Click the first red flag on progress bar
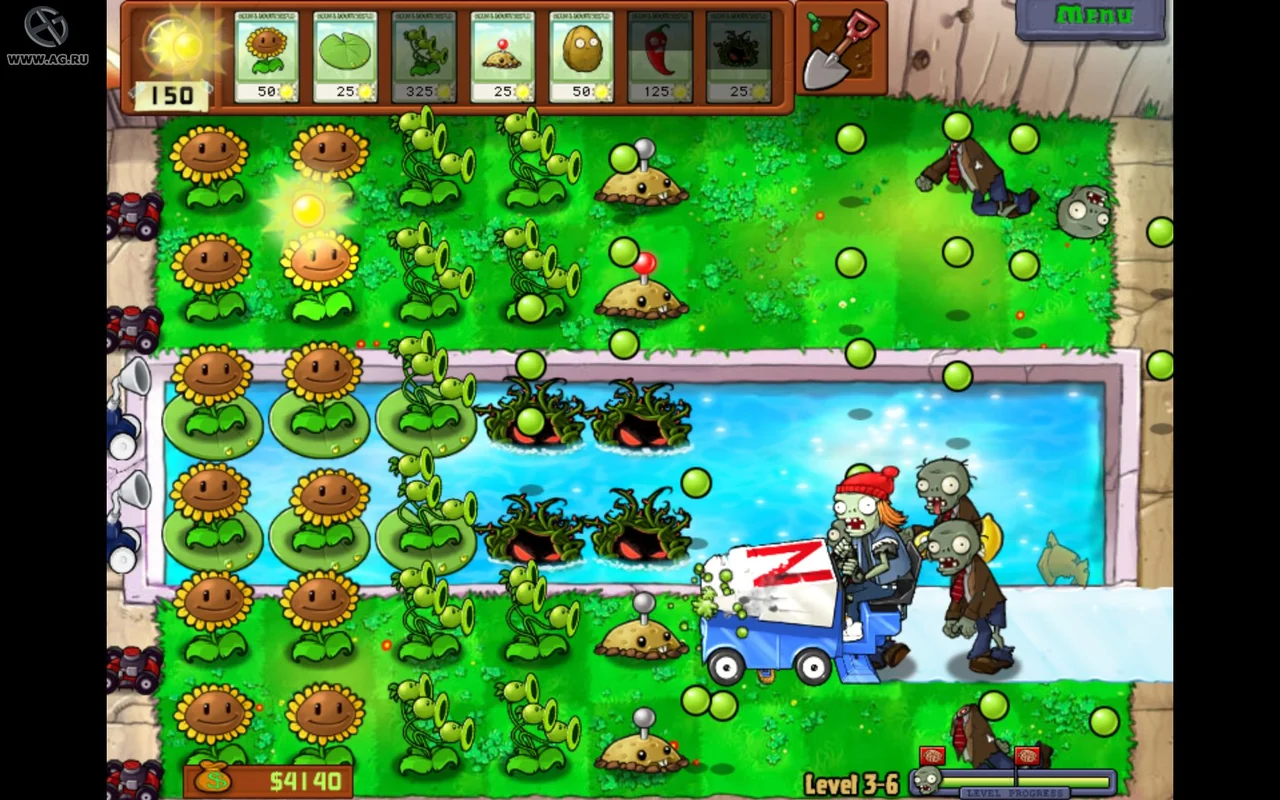1280x800 pixels. pos(933,757)
